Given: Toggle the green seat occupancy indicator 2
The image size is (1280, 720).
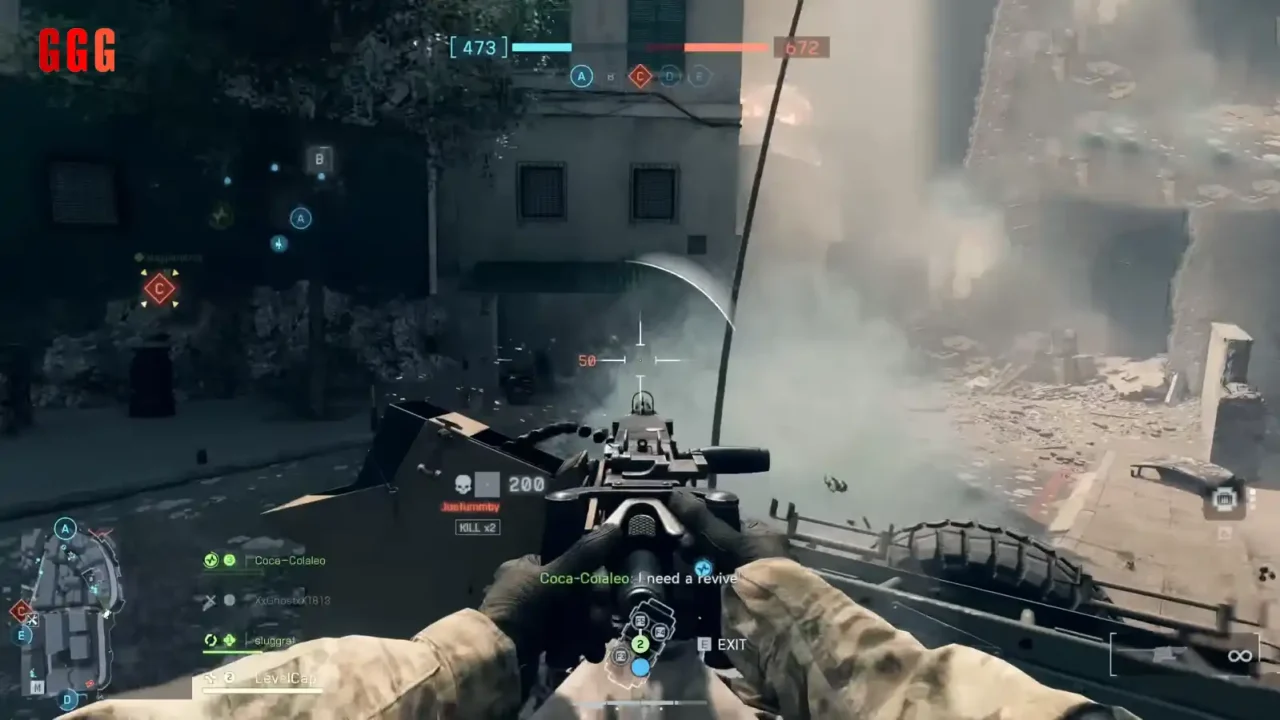Looking at the screenshot, I should click(640, 644).
